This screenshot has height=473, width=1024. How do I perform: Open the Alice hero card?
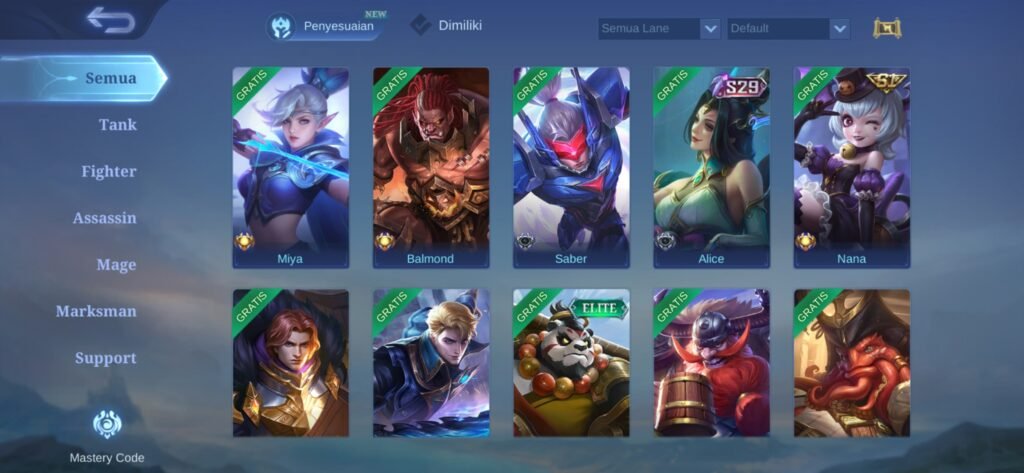[711, 167]
